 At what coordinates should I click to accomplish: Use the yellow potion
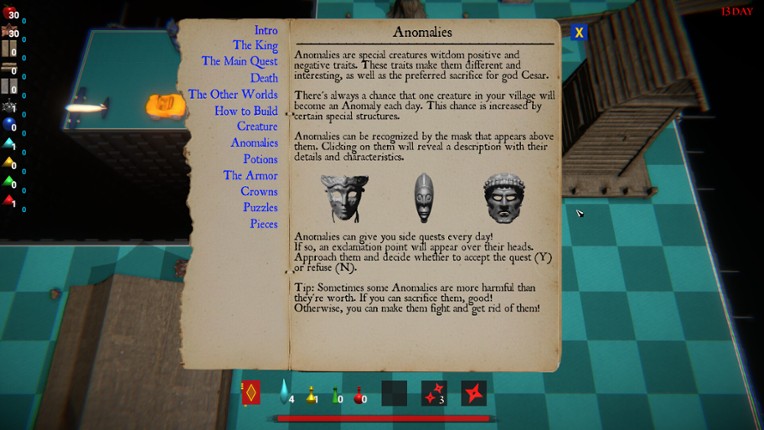312,394
